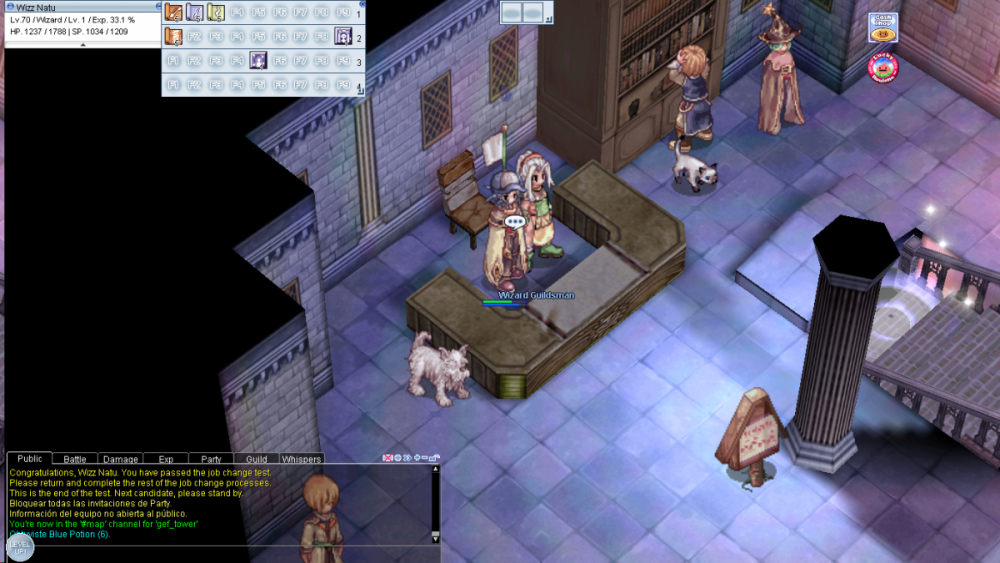Open the Whispers chat tab

tap(301, 460)
